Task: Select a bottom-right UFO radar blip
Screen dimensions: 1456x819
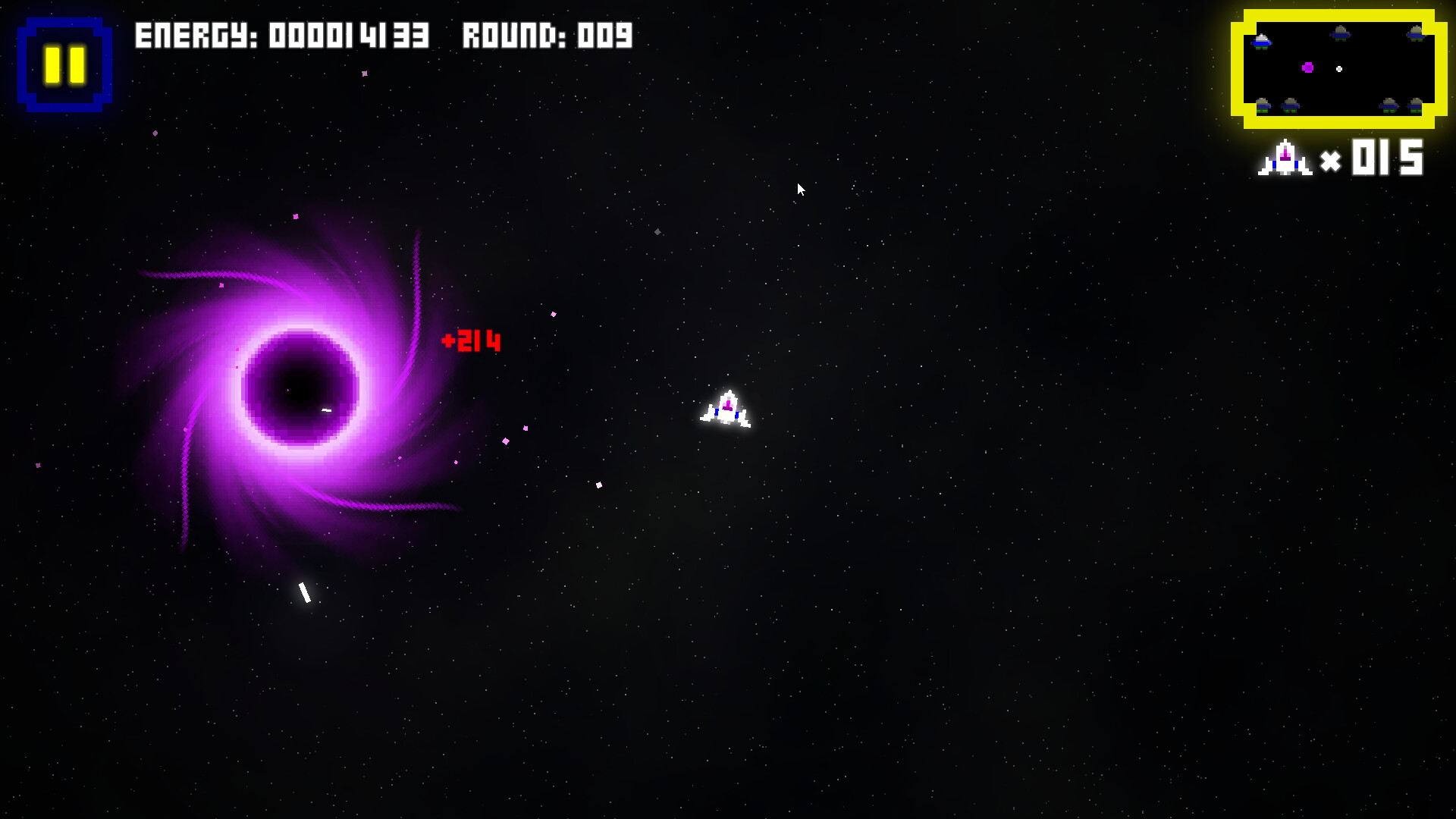Action: (1389, 106)
